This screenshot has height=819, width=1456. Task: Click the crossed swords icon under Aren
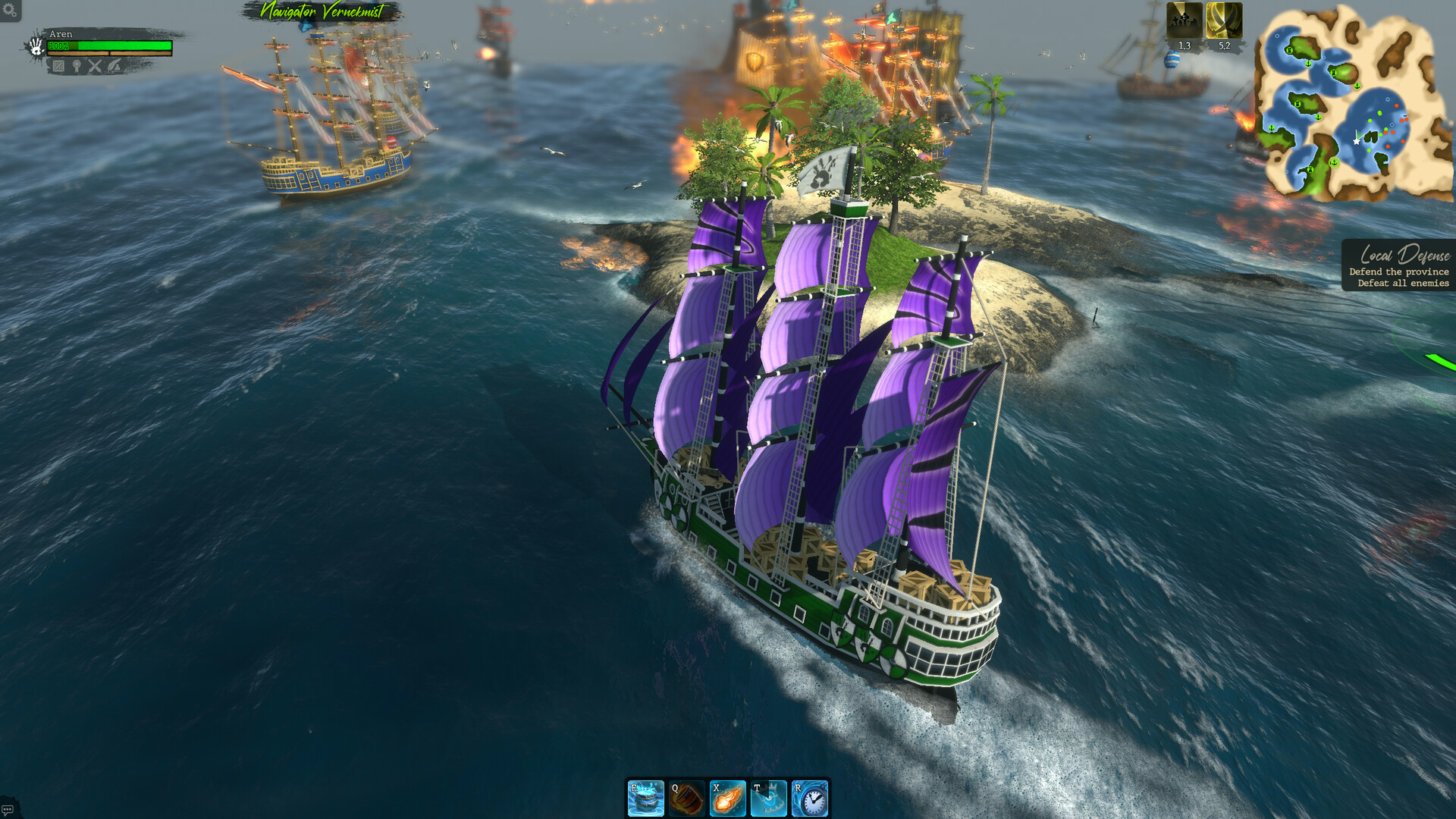point(95,66)
